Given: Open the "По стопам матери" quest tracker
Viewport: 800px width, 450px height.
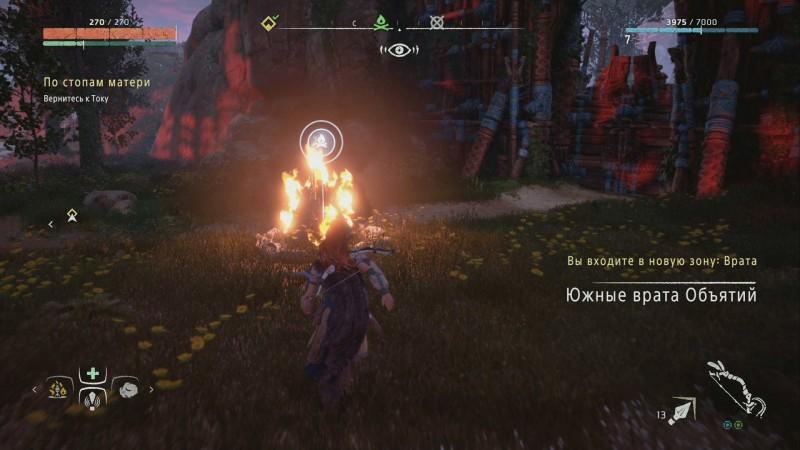Looking at the screenshot, I should tap(96, 82).
